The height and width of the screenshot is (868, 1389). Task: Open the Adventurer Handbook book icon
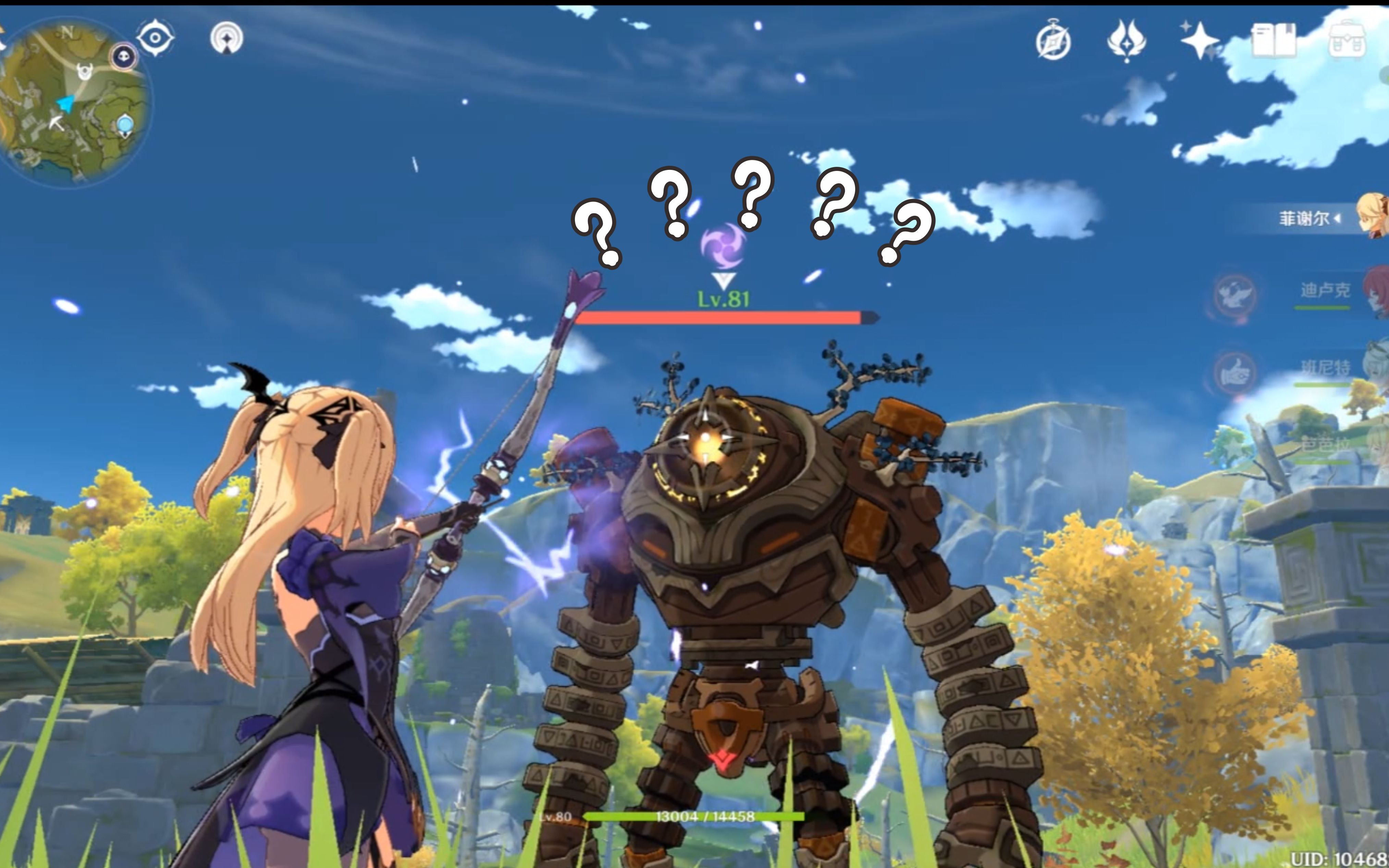point(1273,40)
